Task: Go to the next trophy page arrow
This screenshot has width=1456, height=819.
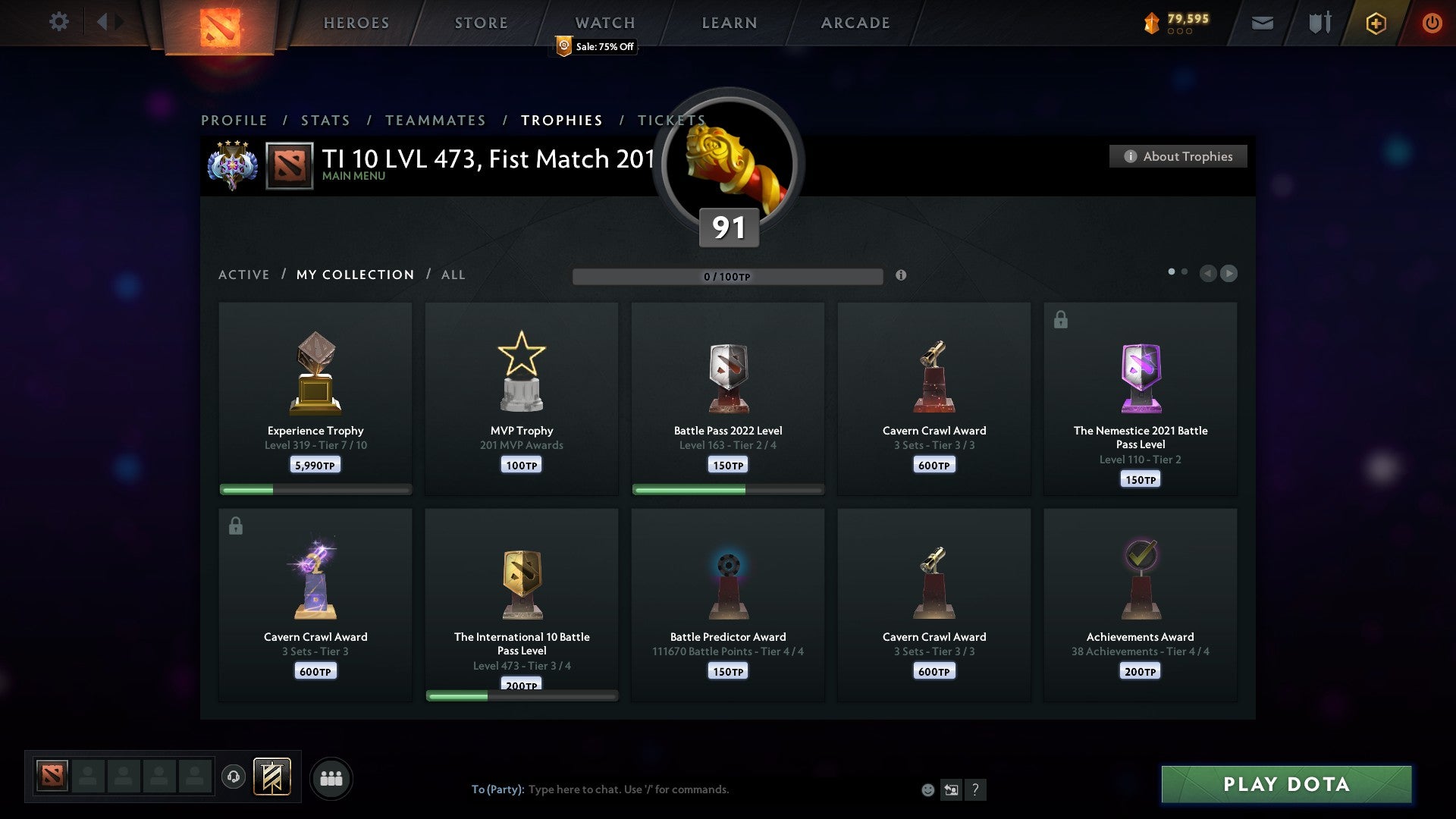Action: [x=1229, y=274]
